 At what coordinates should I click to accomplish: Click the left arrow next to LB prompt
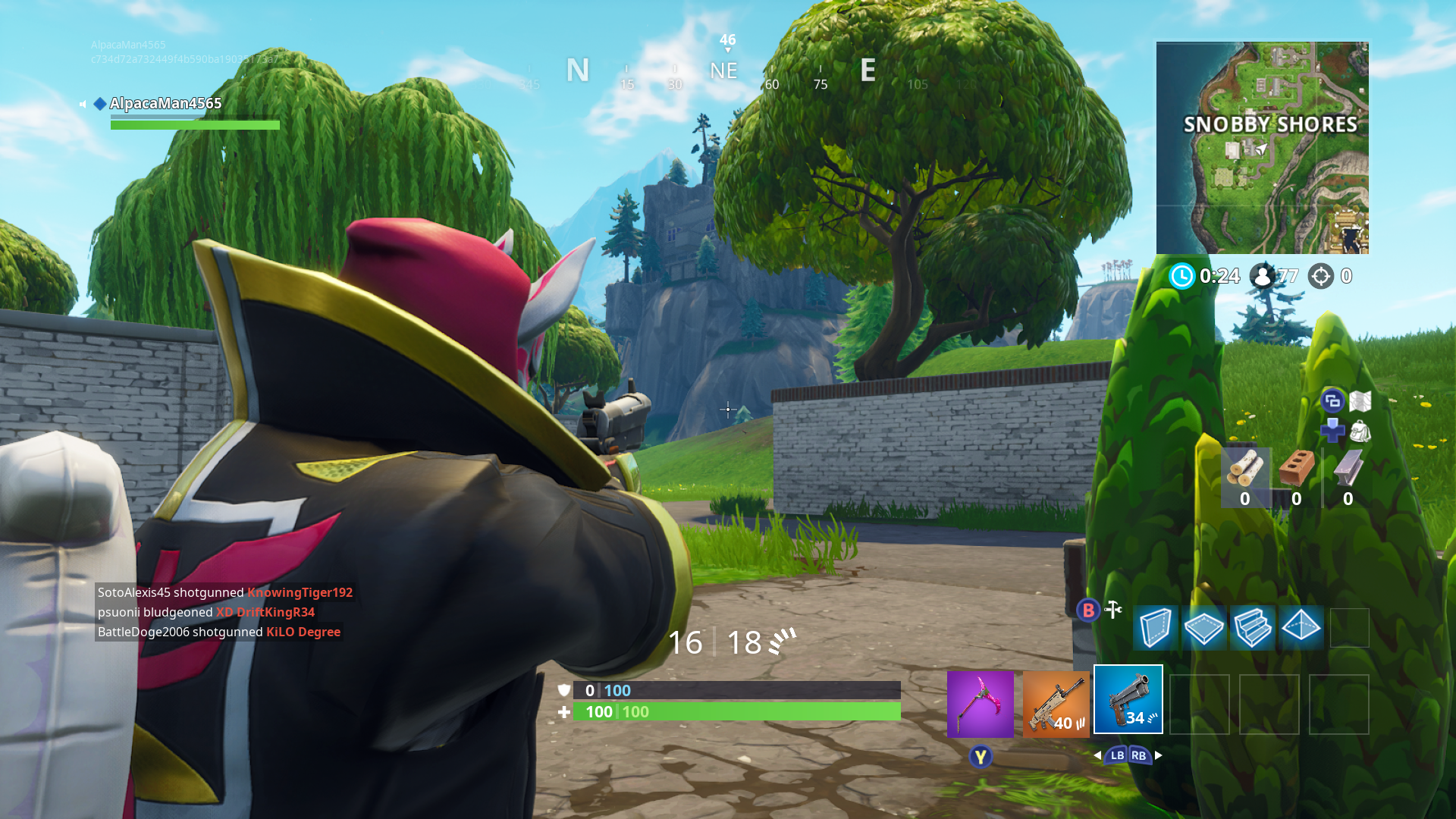1098,755
